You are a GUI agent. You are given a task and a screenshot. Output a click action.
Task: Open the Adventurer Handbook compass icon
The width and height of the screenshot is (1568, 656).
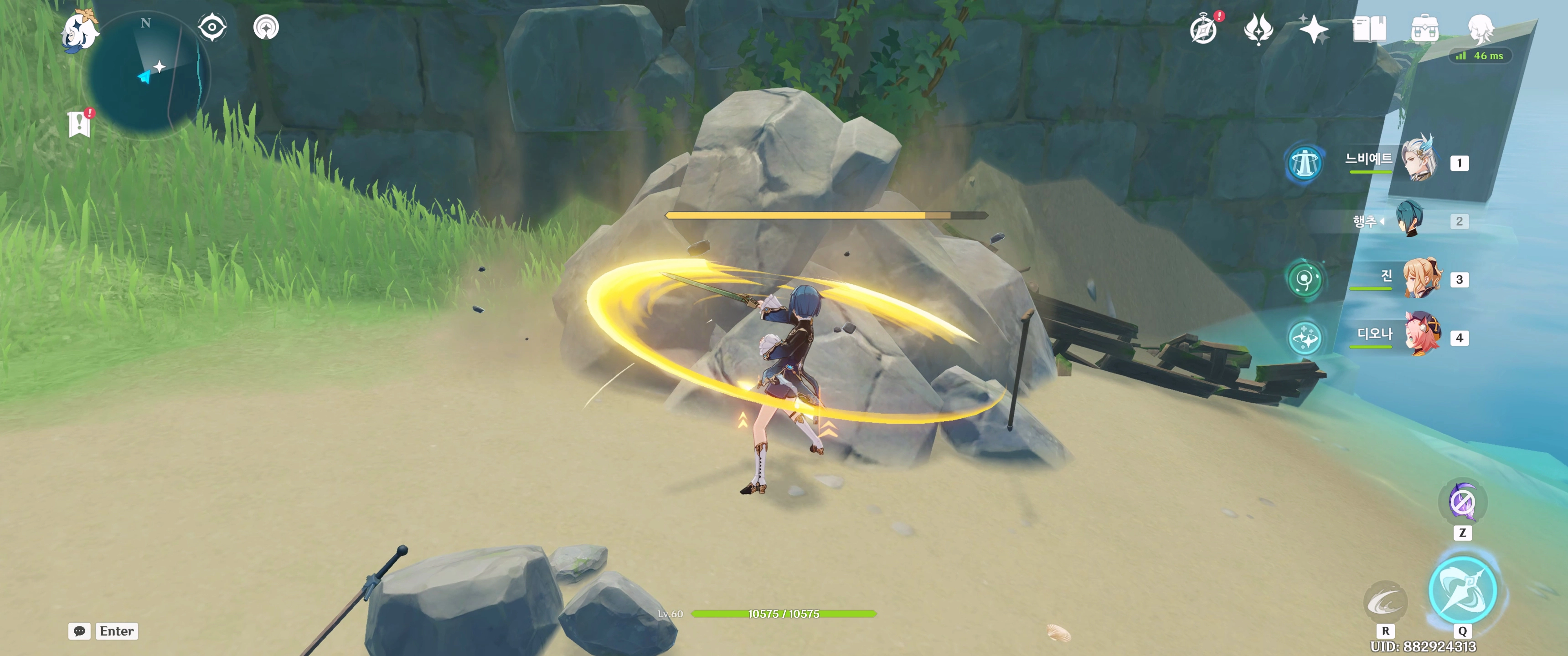point(1203,29)
